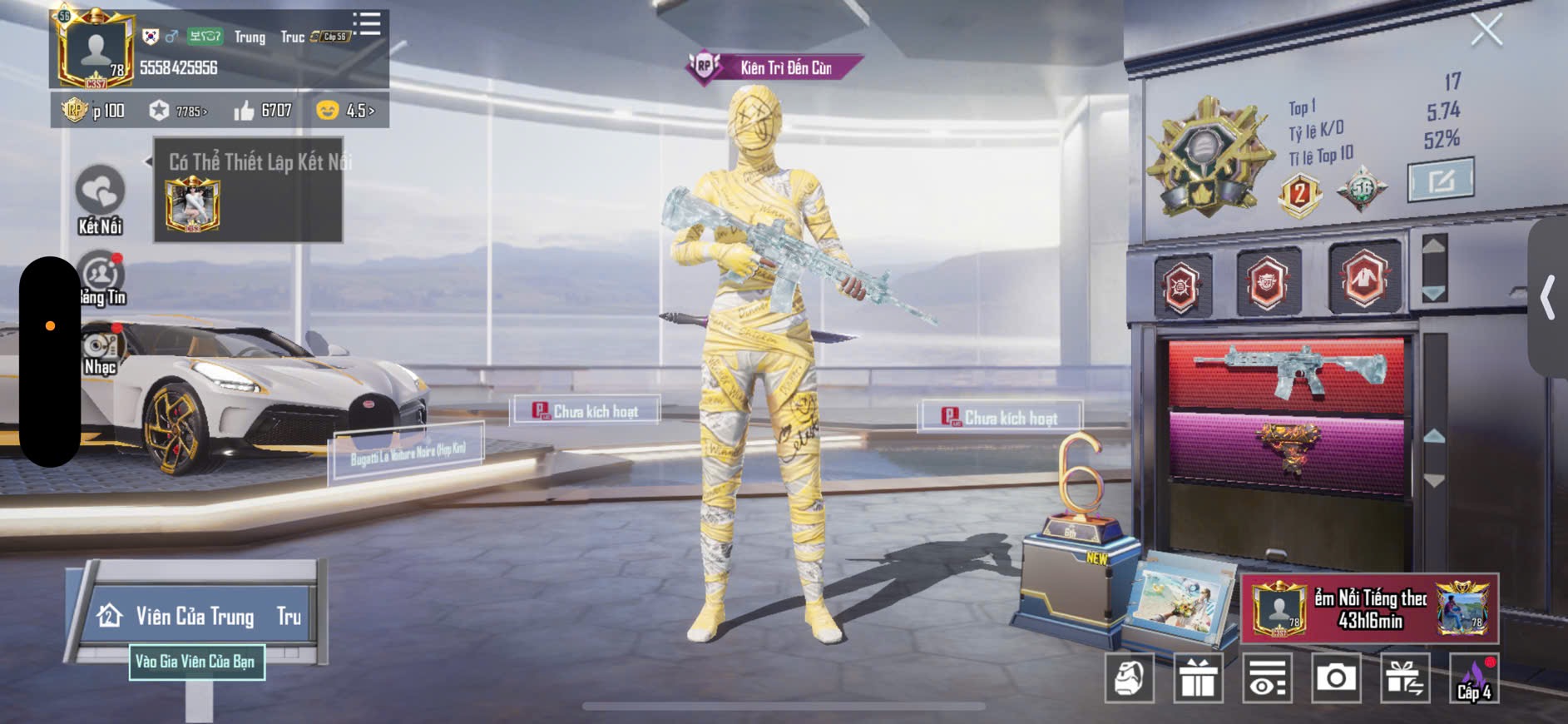The height and width of the screenshot is (724, 1568).
Task: Take a screenshot with the camera icon
Action: (x=1336, y=678)
